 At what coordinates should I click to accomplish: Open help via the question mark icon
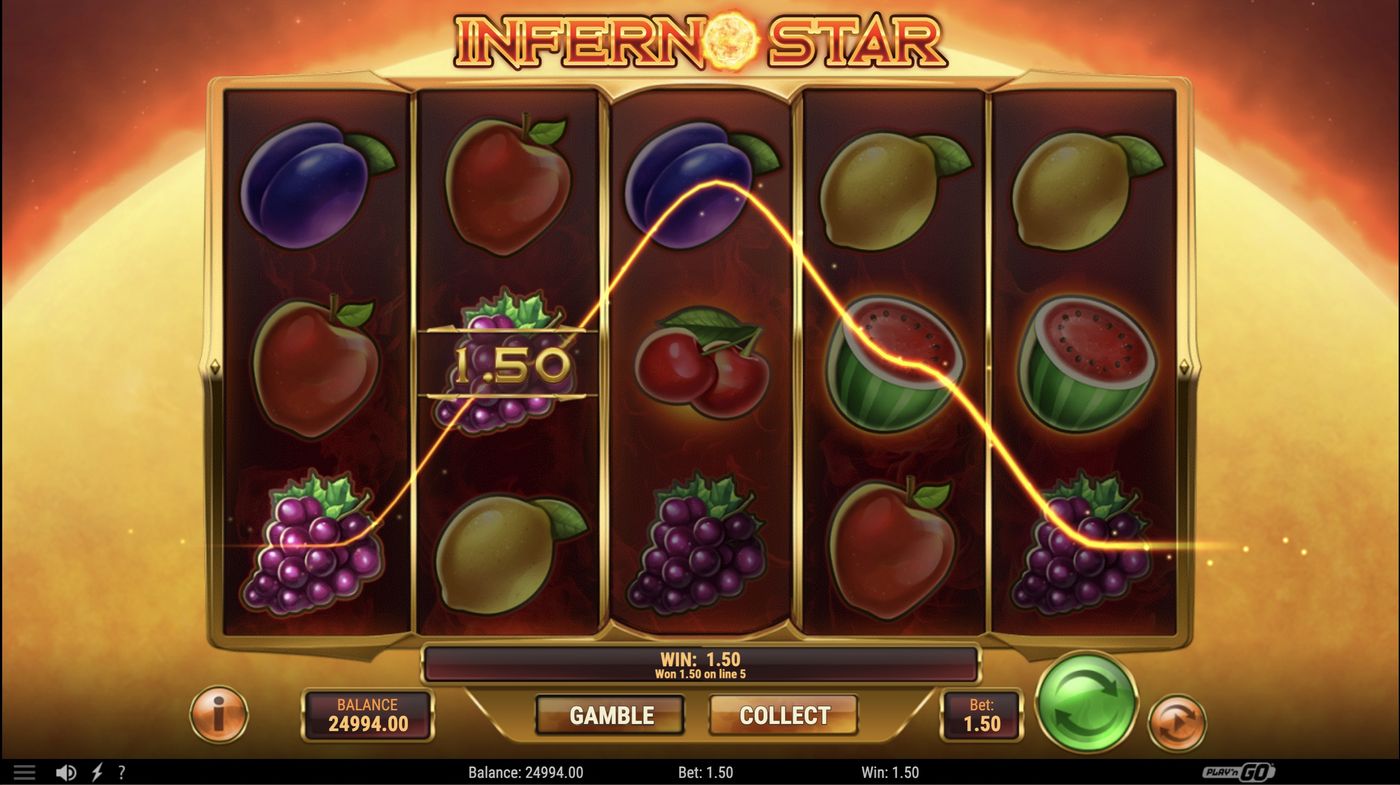point(121,771)
